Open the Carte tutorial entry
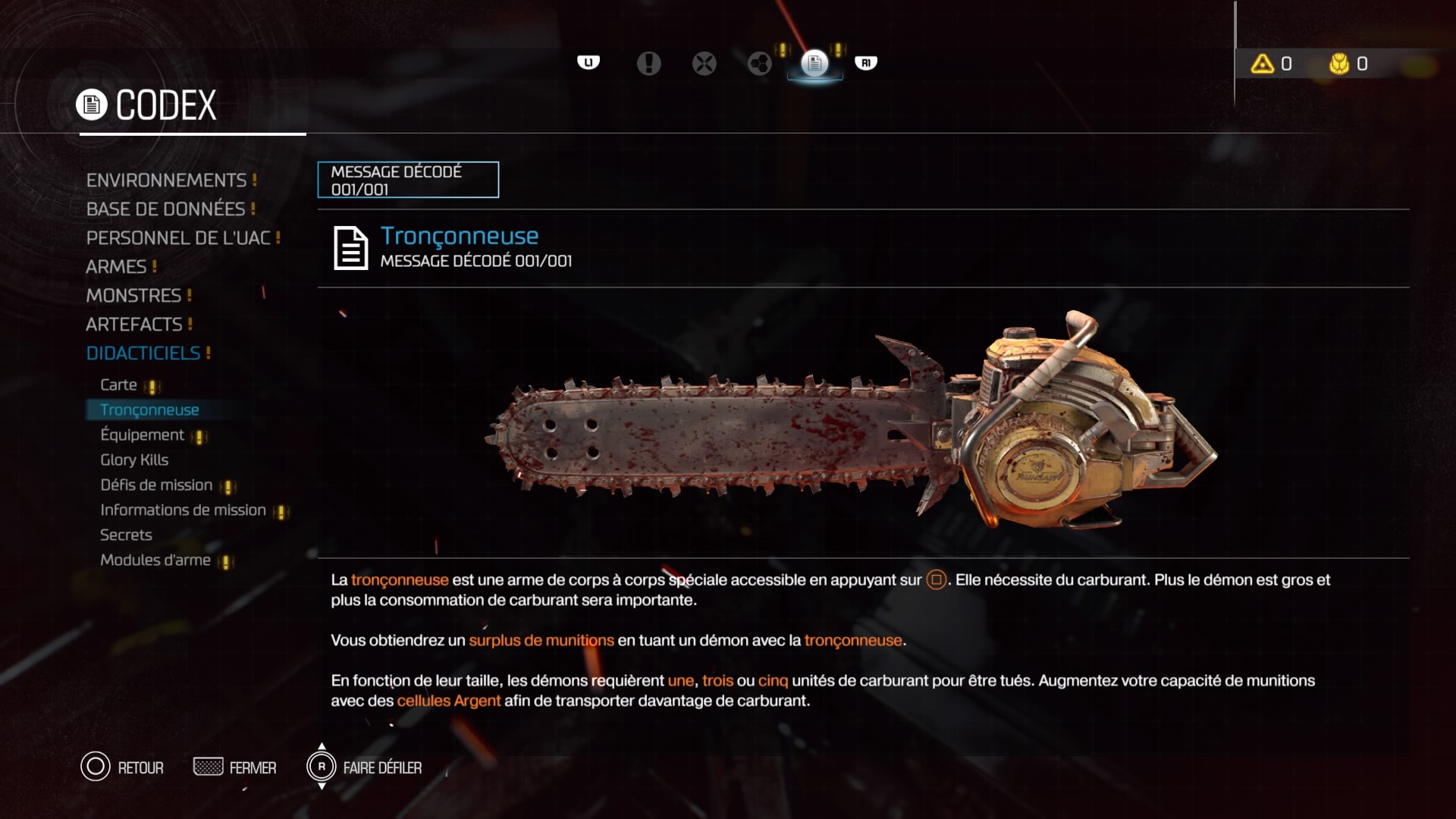1456x819 pixels. point(119,385)
